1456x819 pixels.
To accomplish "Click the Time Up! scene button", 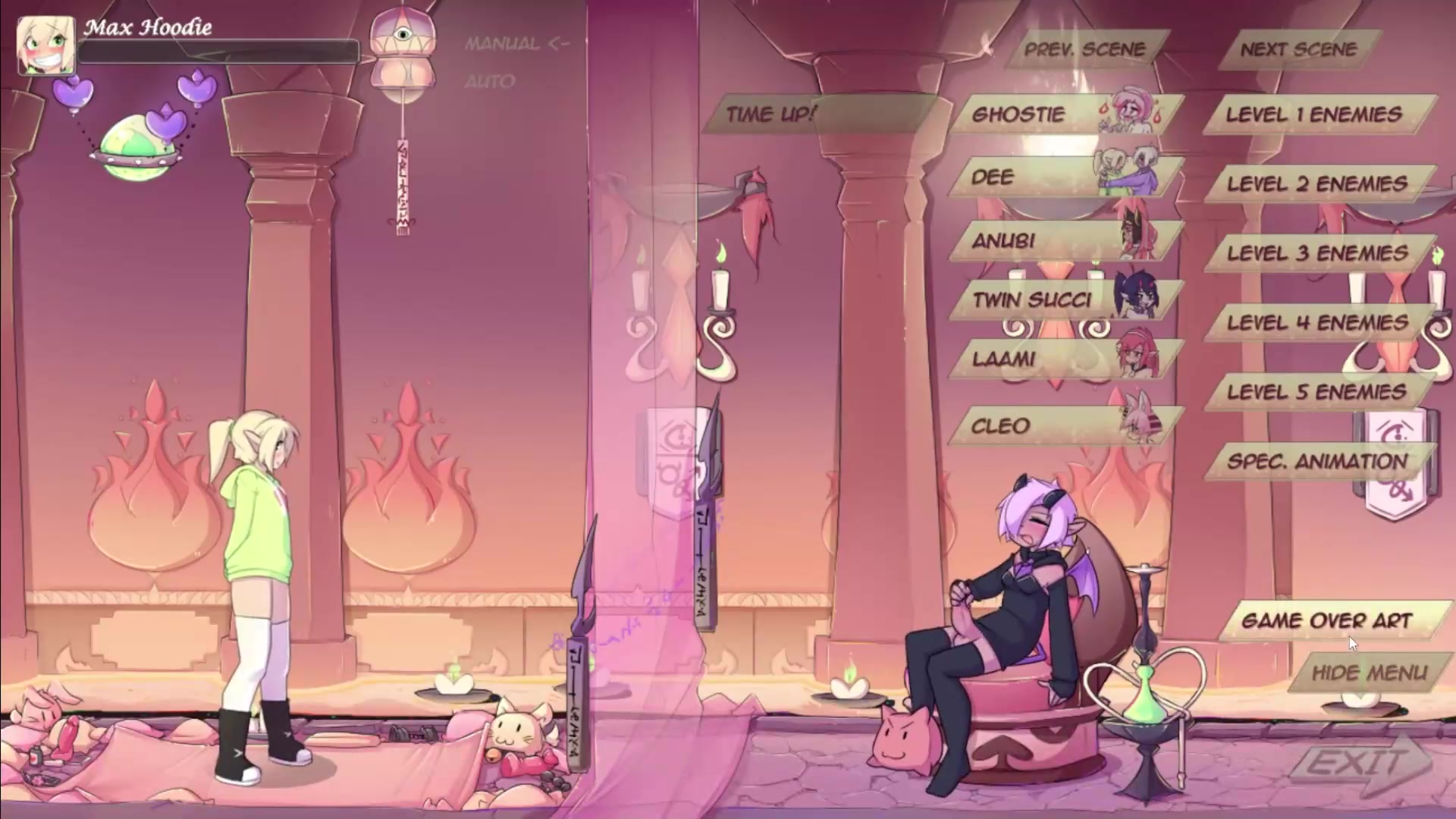I will [771, 115].
